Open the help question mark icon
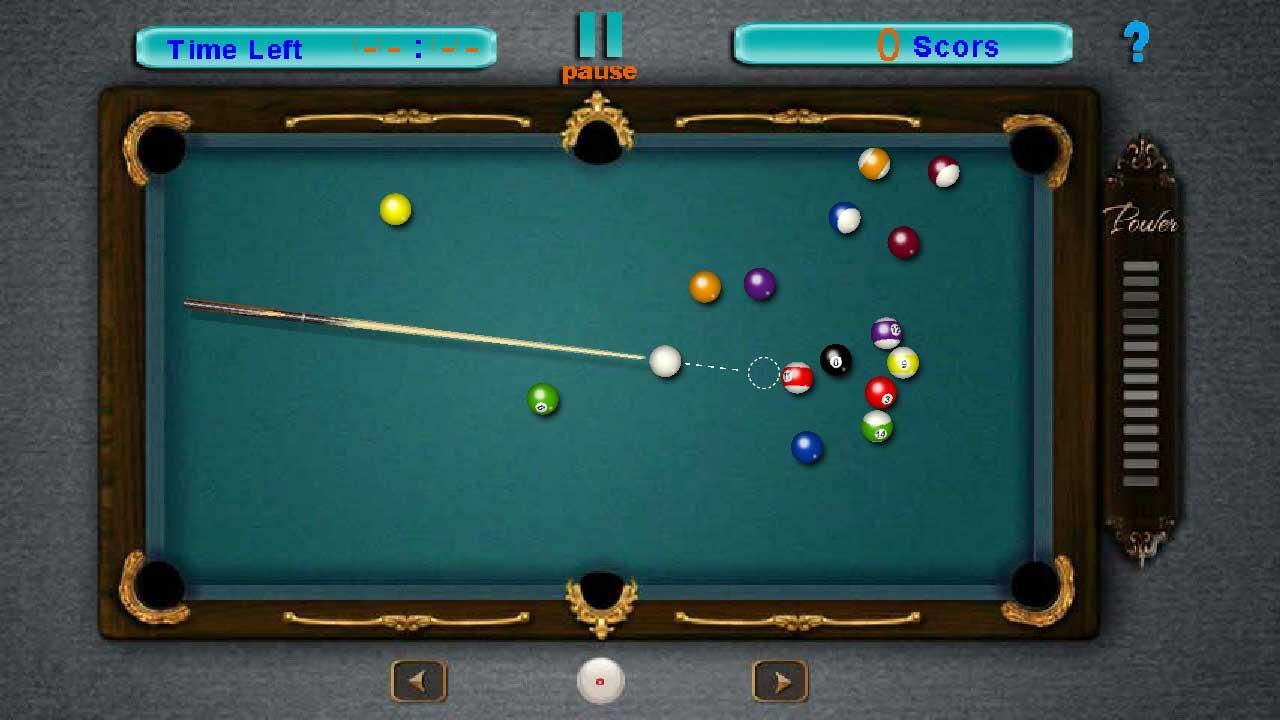 pyautogui.click(x=1137, y=42)
